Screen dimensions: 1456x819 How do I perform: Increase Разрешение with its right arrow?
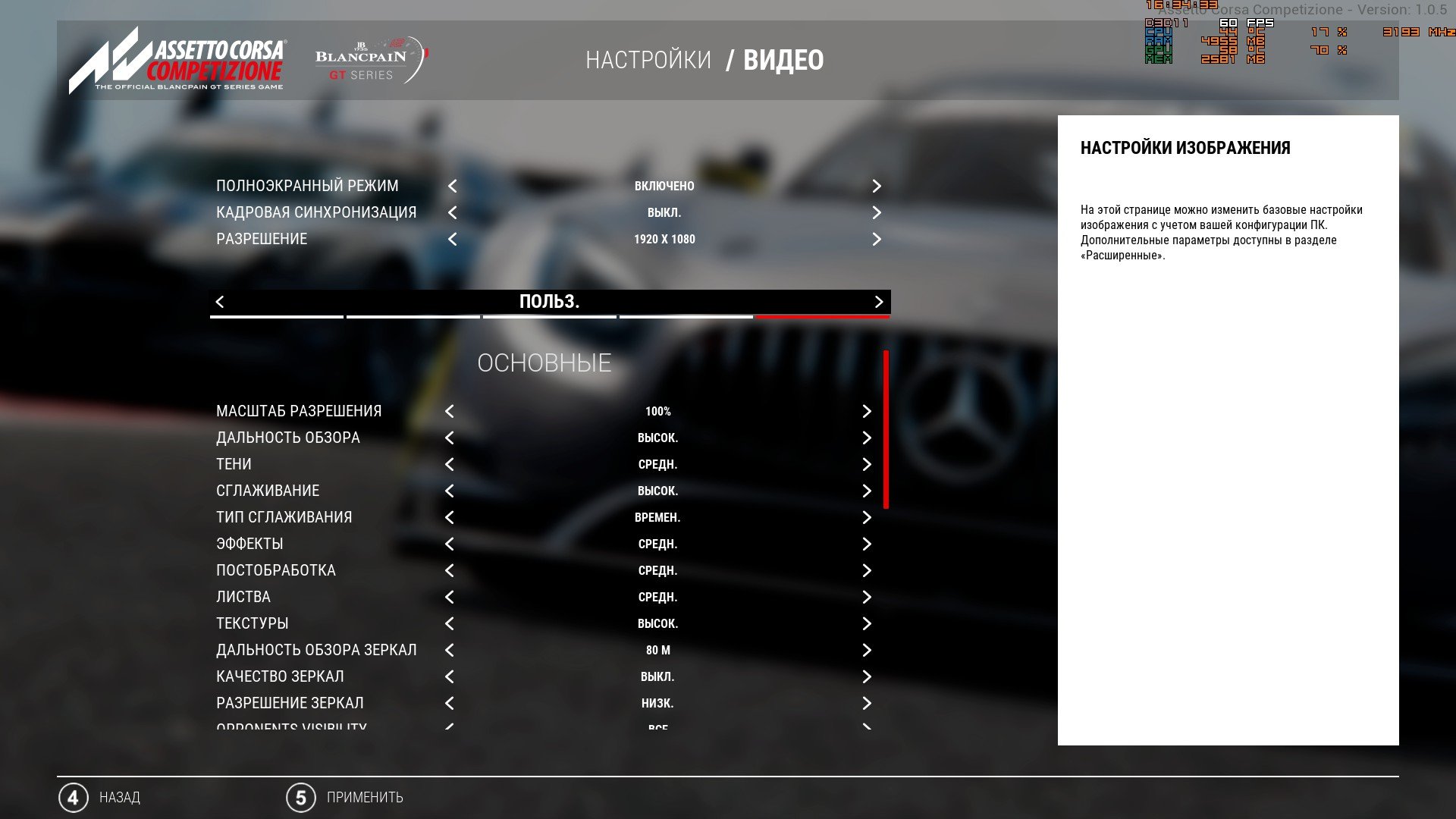[x=877, y=240]
